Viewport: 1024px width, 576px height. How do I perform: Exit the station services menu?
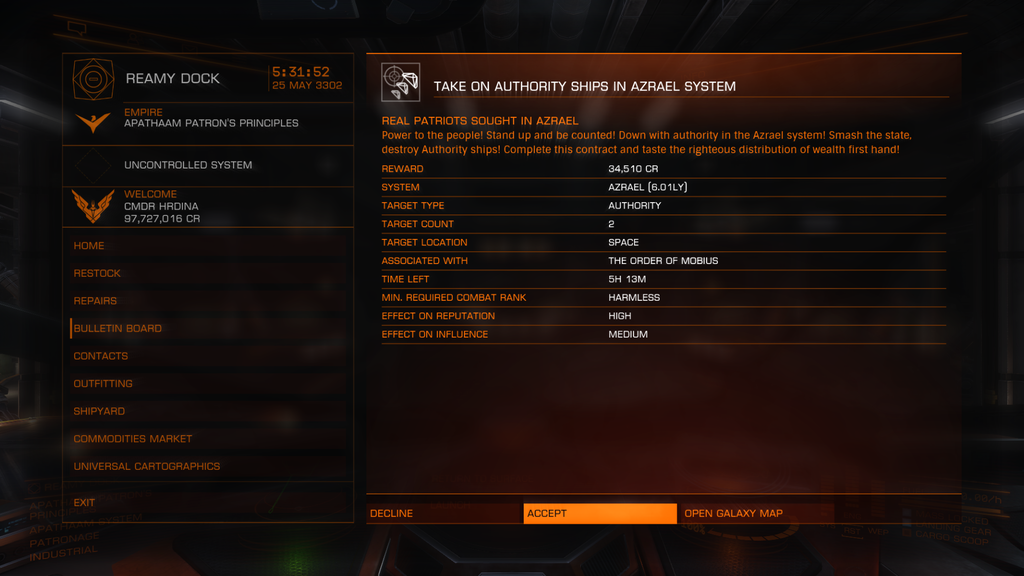click(85, 503)
